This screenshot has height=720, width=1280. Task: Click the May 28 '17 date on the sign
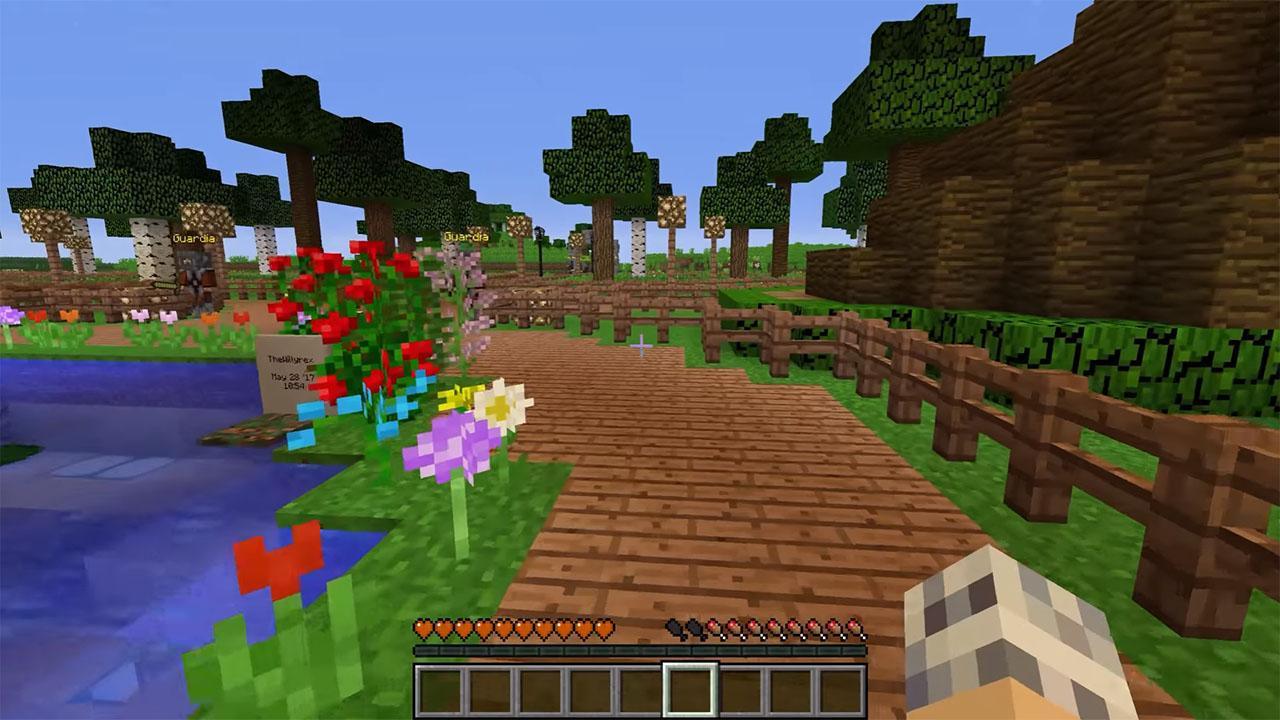pyautogui.click(x=290, y=377)
